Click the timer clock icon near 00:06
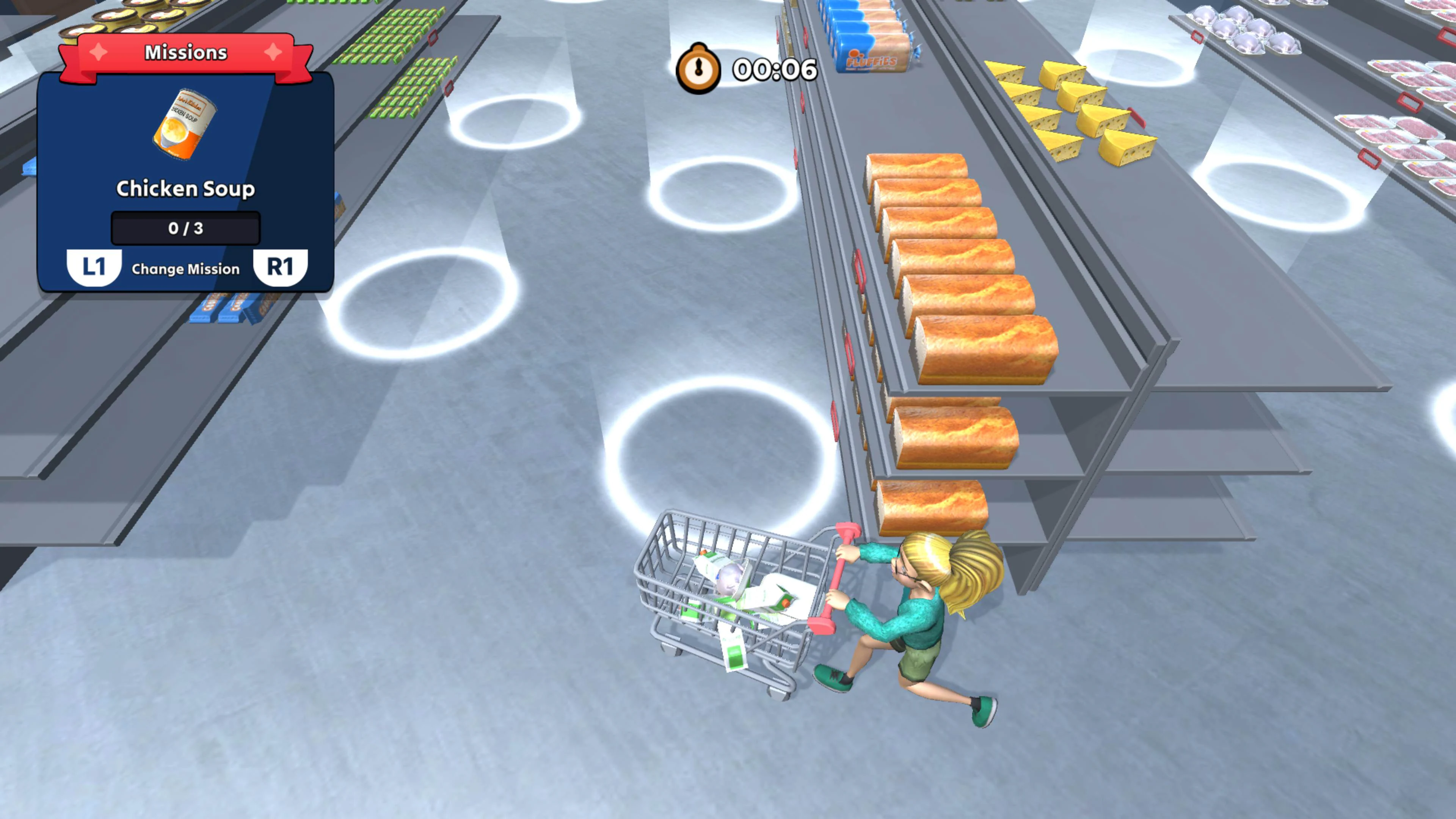Viewport: 1456px width, 819px height. (699, 68)
